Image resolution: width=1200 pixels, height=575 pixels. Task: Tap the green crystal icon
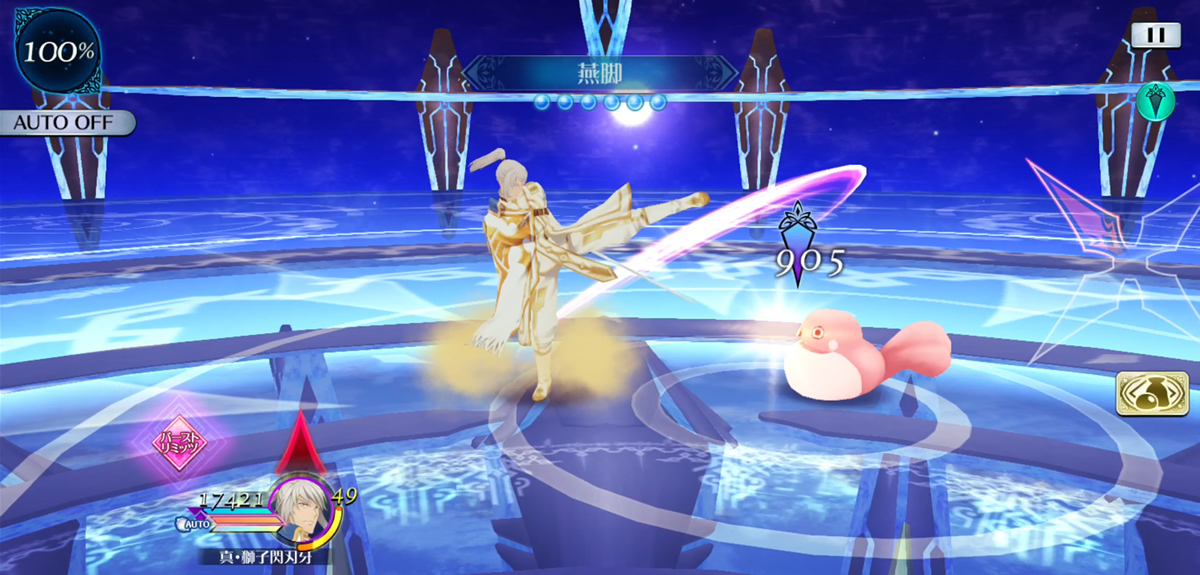[1155, 101]
